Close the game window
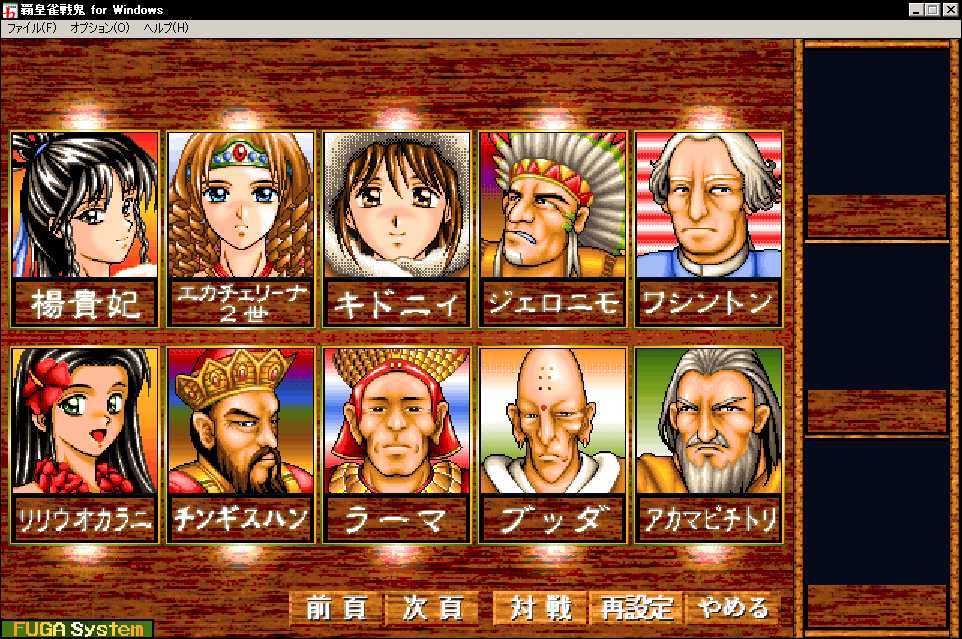 950,9
